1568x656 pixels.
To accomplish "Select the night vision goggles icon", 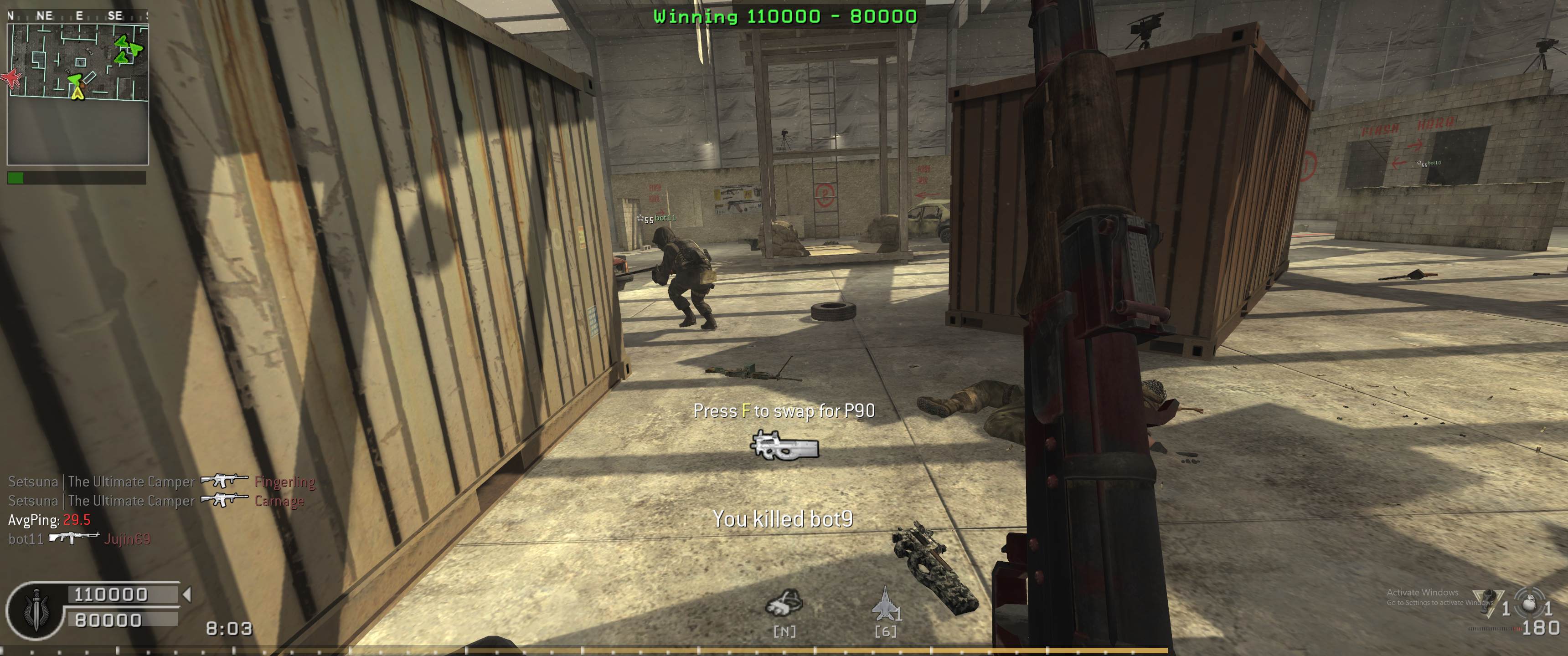I will pos(784,604).
